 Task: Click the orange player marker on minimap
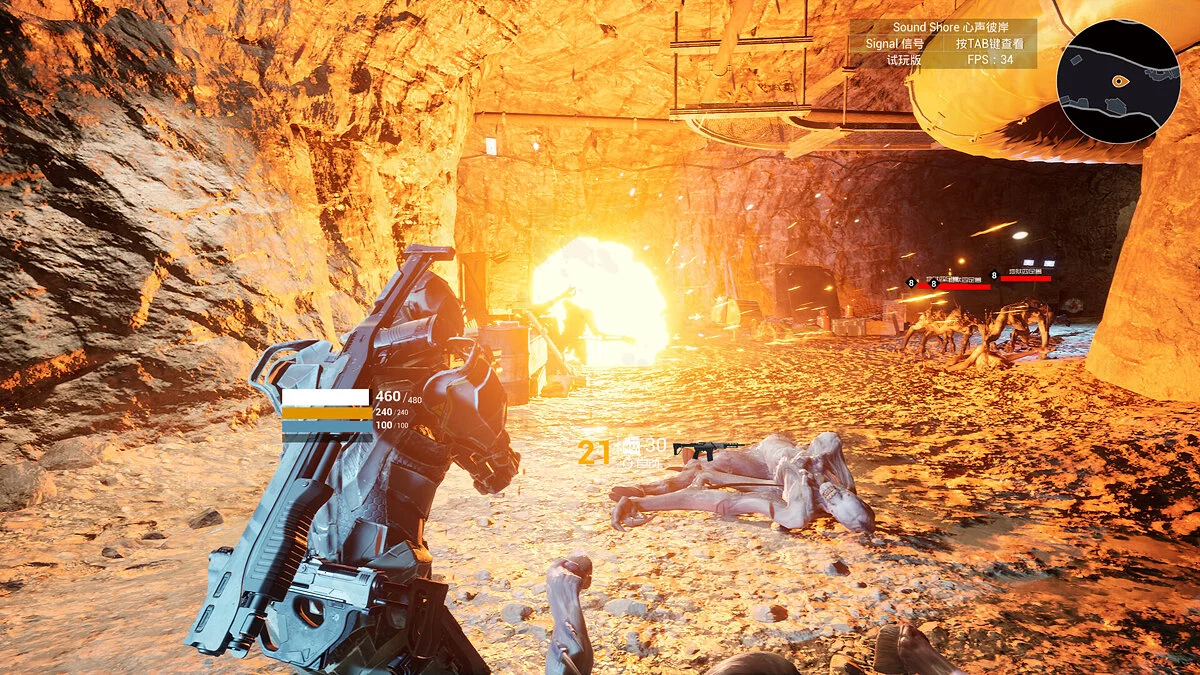tap(1120, 81)
